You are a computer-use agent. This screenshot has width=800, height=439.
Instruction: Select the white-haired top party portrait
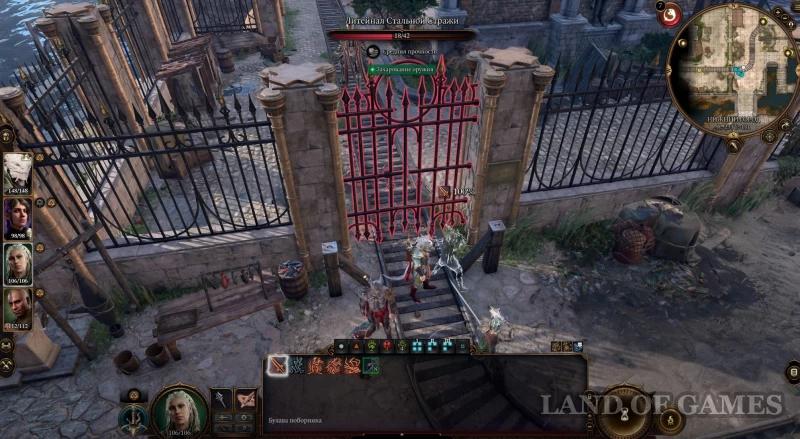pyautogui.click(x=17, y=171)
